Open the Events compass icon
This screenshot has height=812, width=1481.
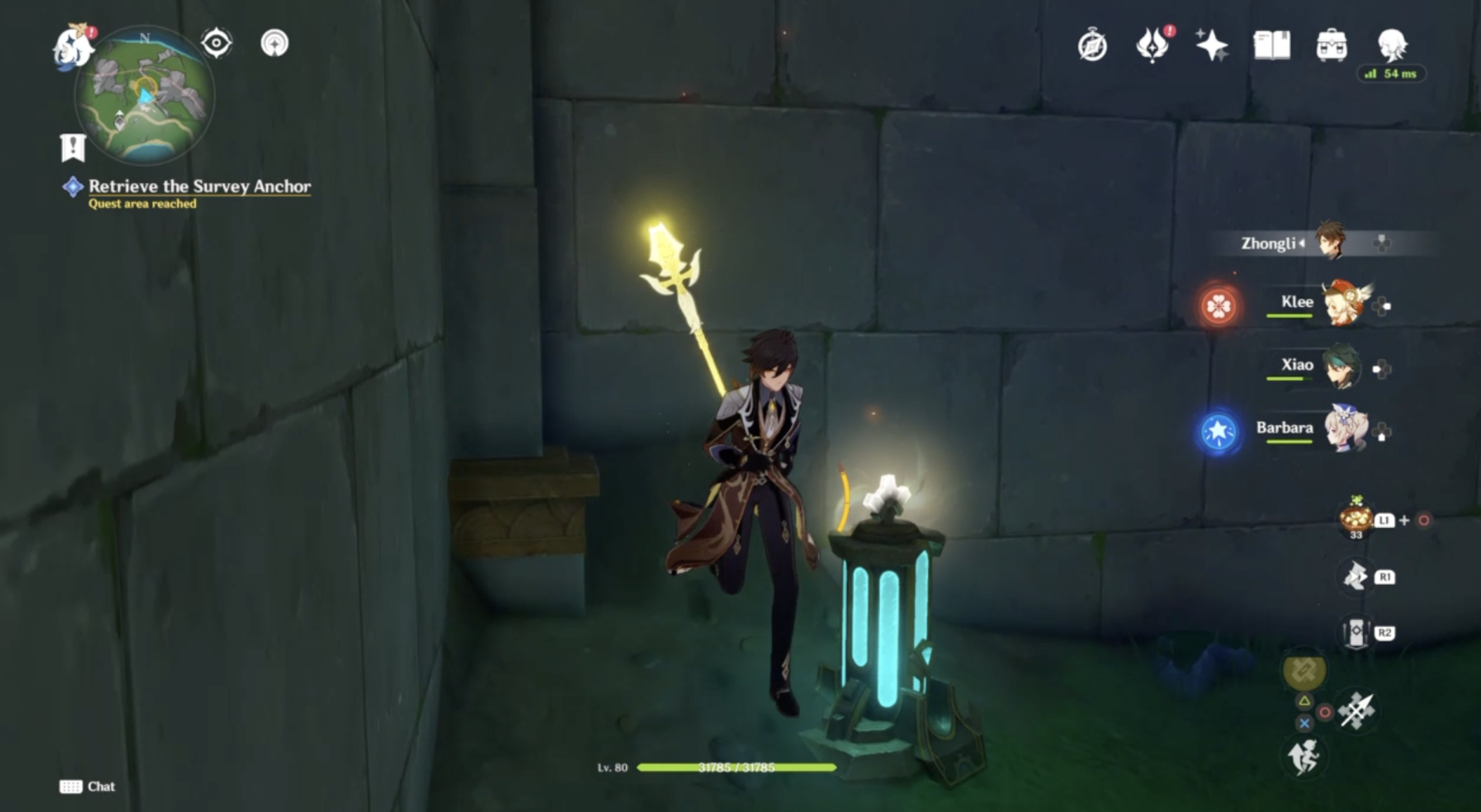click(1092, 45)
